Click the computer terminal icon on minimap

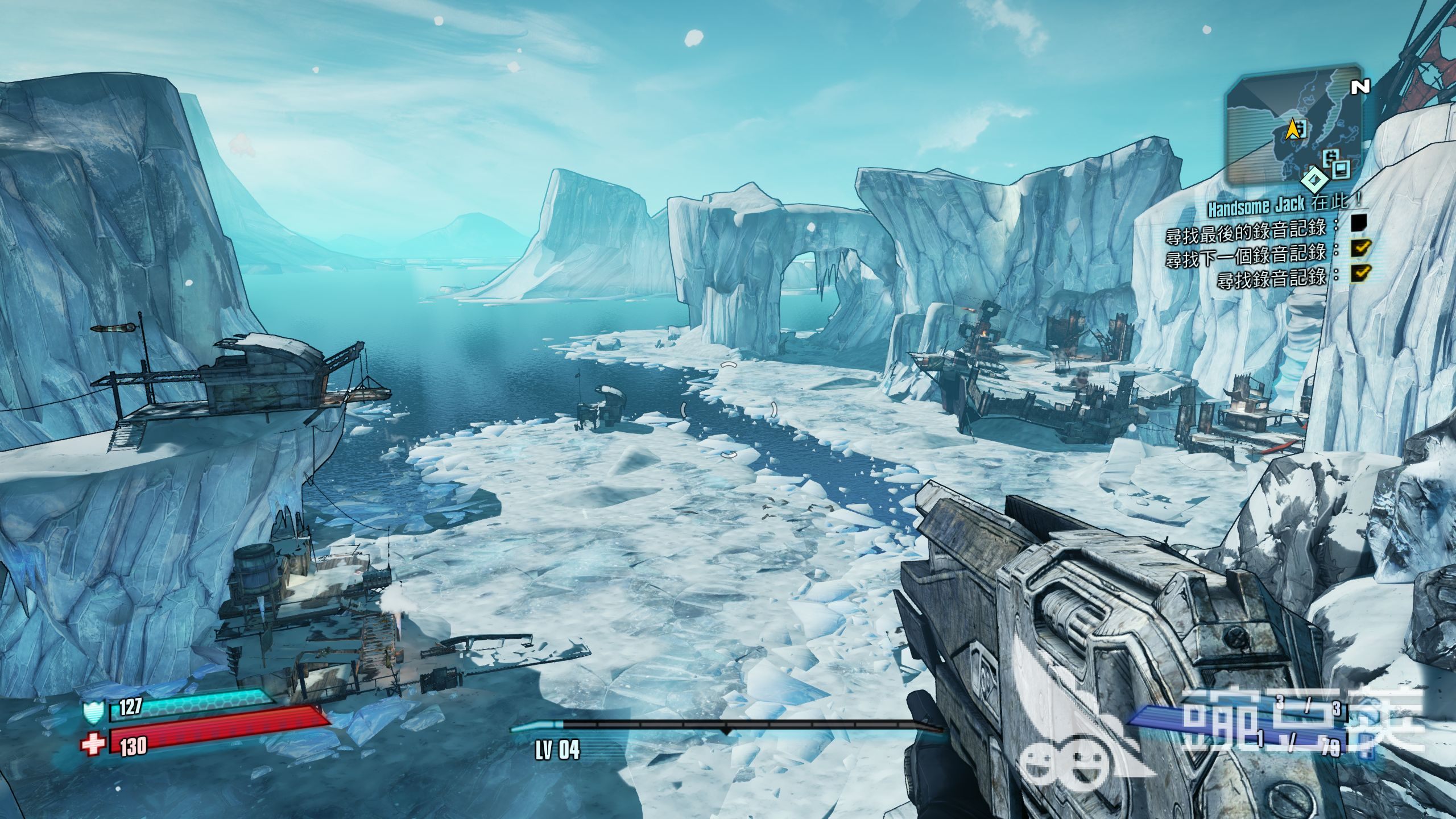(1342, 169)
